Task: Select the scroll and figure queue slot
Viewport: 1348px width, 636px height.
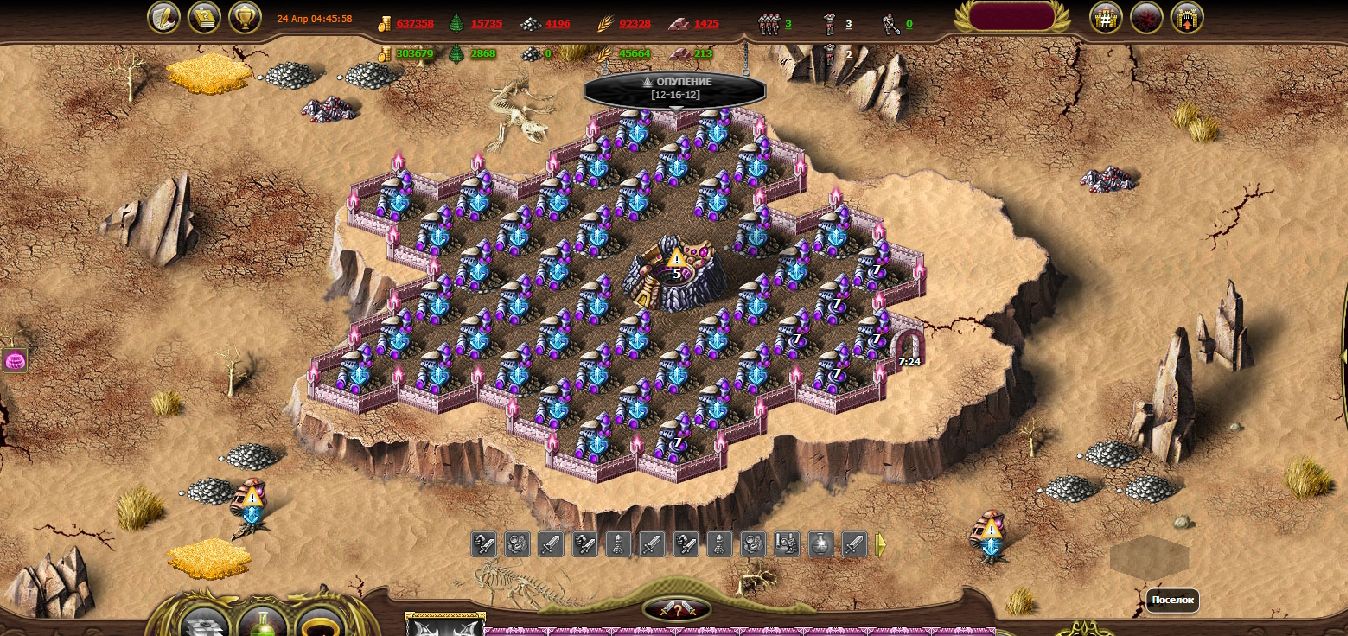Action: (786, 544)
